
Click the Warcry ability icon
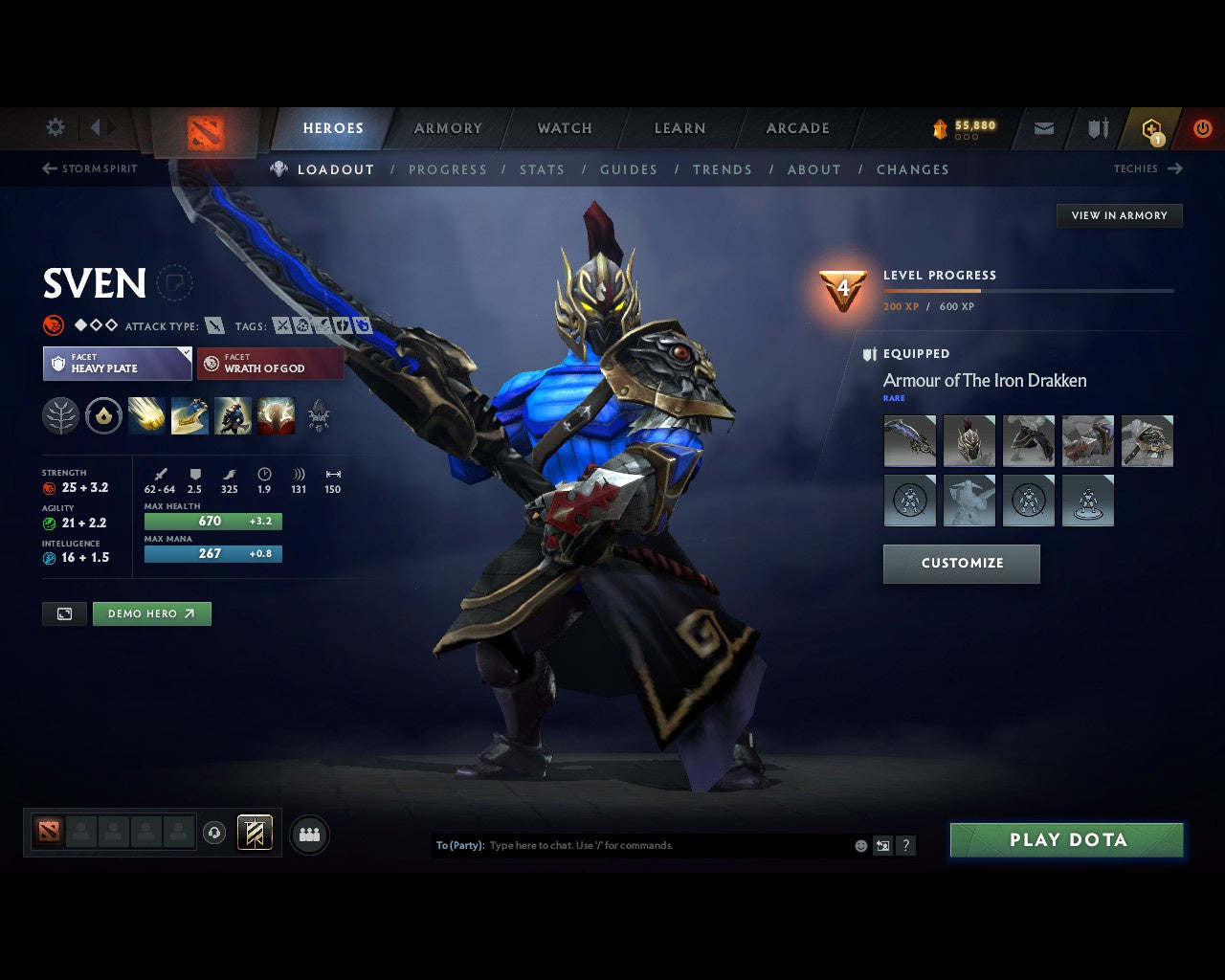(233, 415)
